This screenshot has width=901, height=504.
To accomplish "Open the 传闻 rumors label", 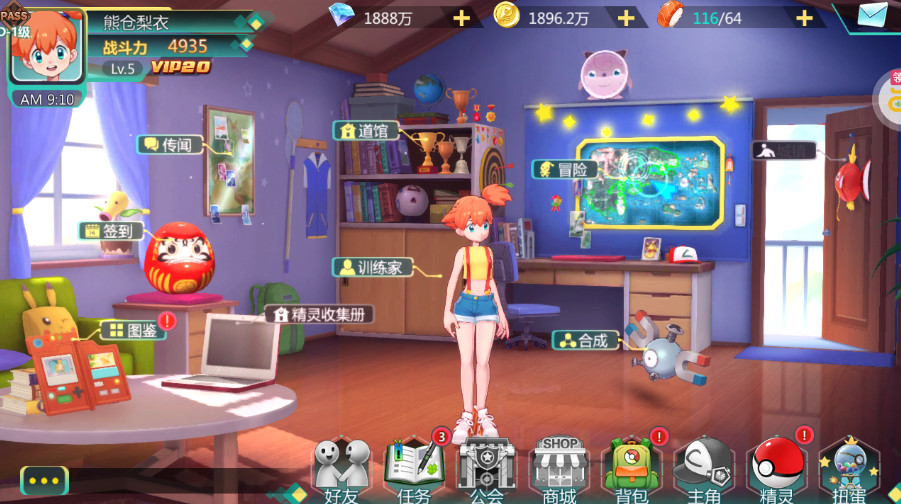I will (x=170, y=145).
